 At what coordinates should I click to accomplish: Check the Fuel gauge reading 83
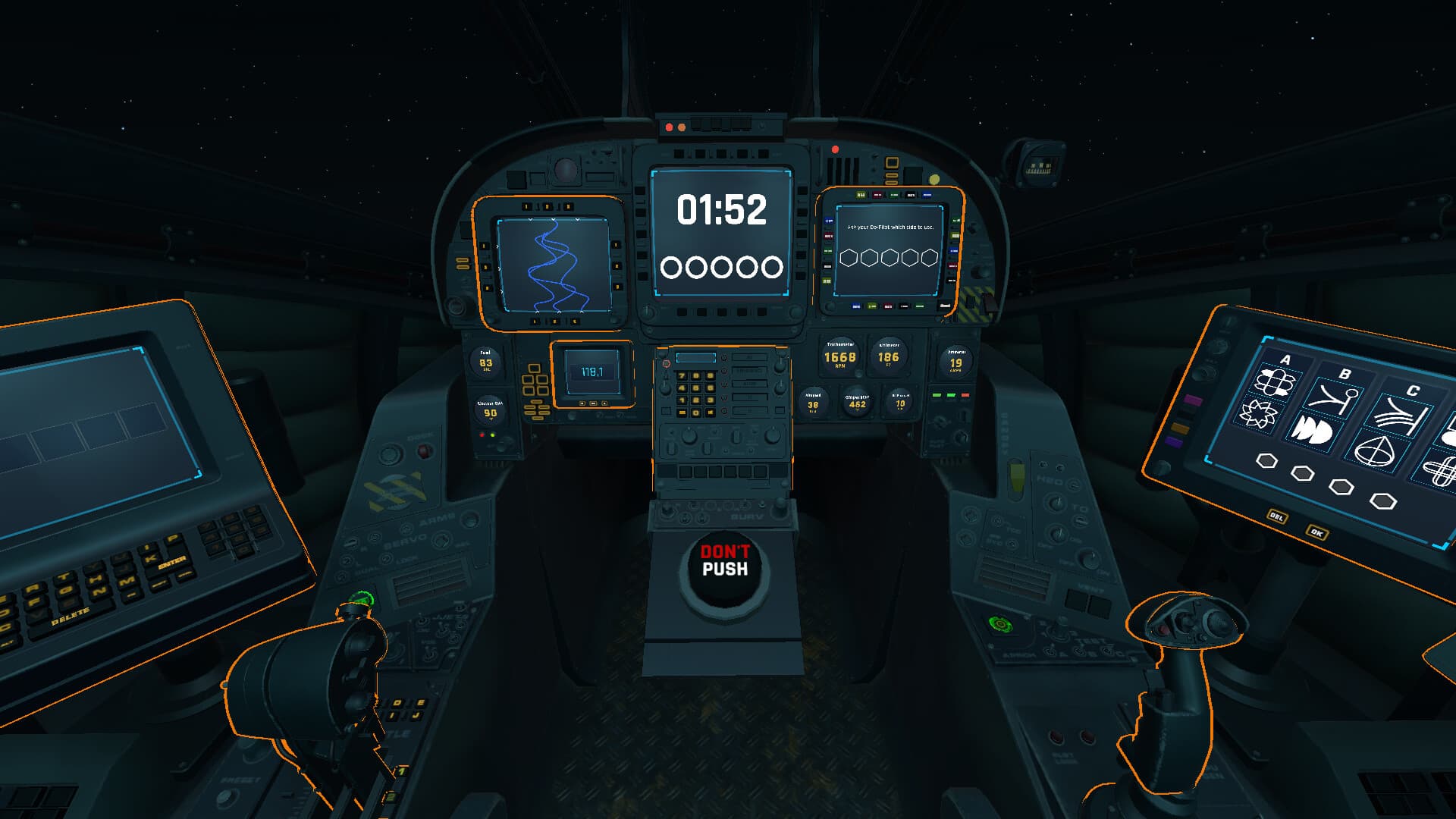click(x=488, y=362)
